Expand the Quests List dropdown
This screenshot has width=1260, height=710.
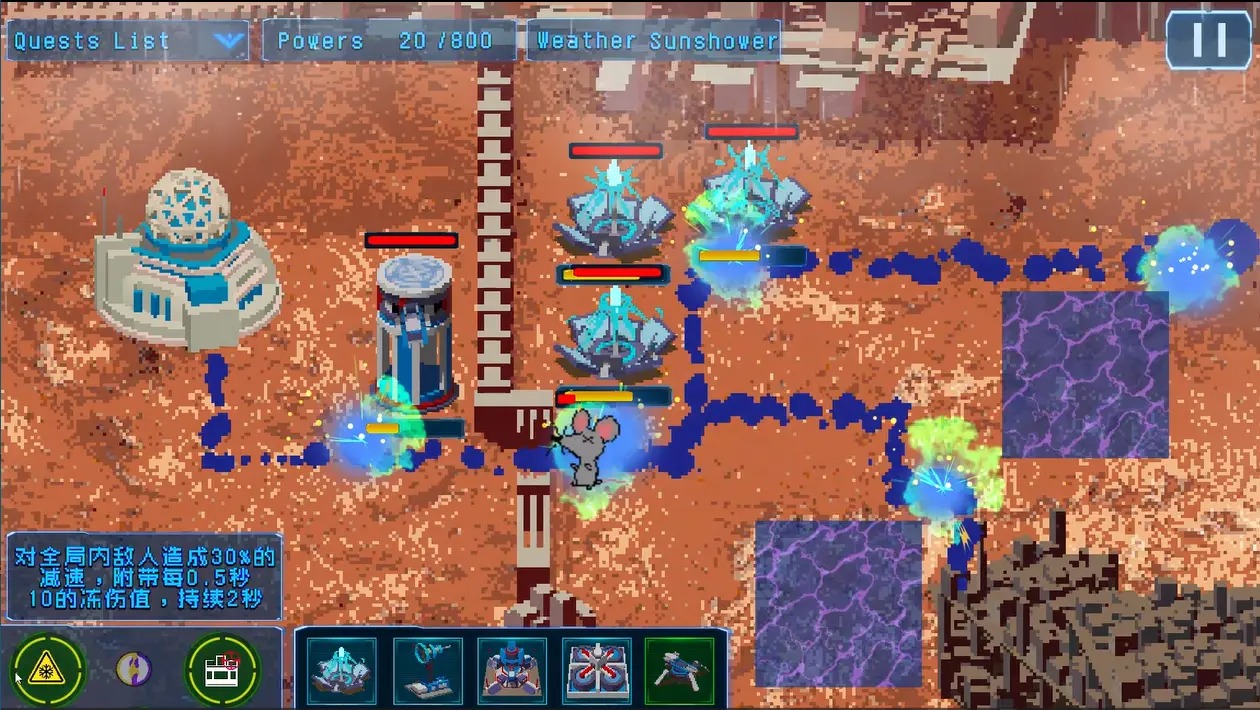(x=228, y=41)
